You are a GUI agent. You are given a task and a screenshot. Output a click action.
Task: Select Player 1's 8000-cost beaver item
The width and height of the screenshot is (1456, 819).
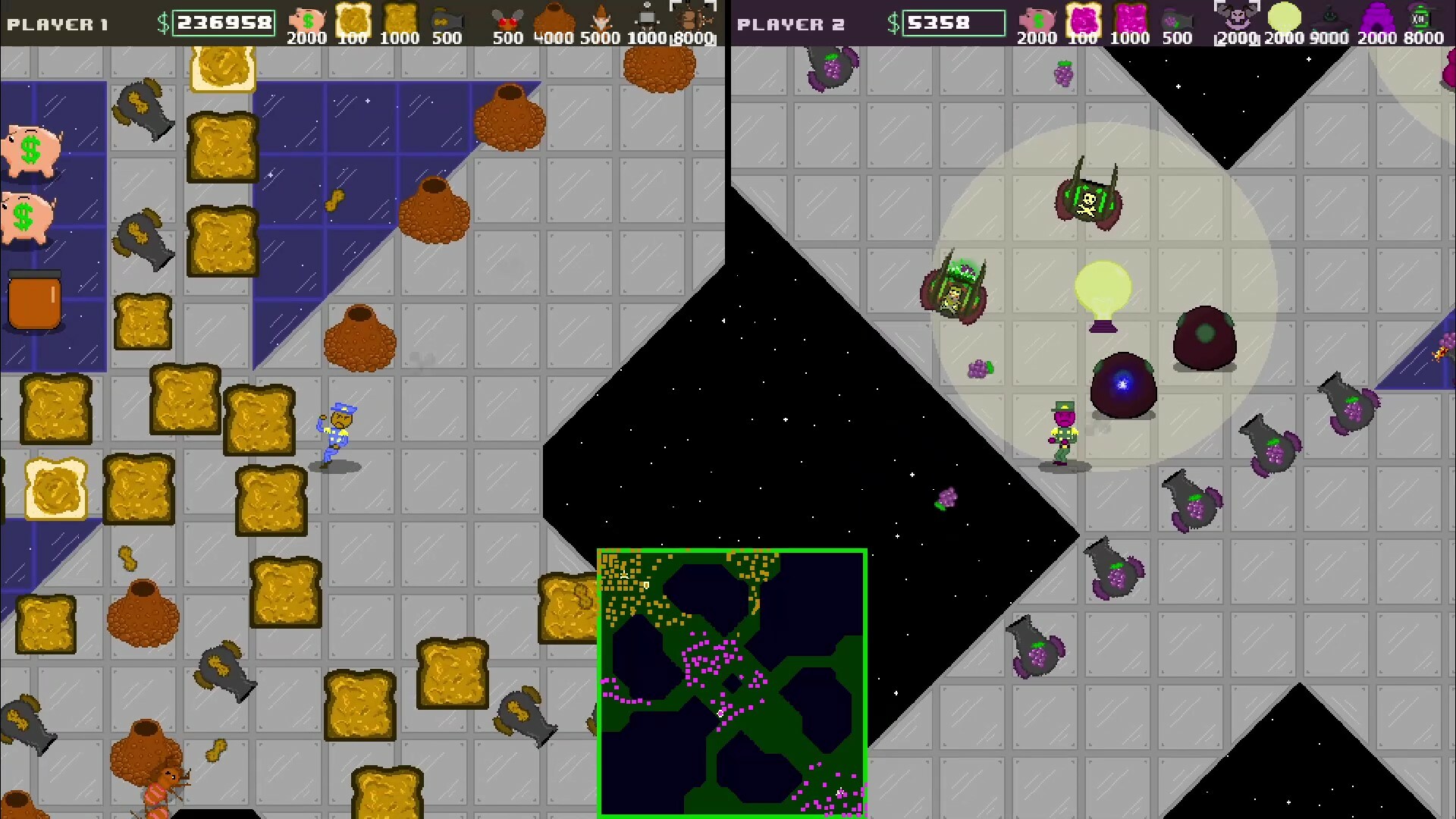coord(694,17)
